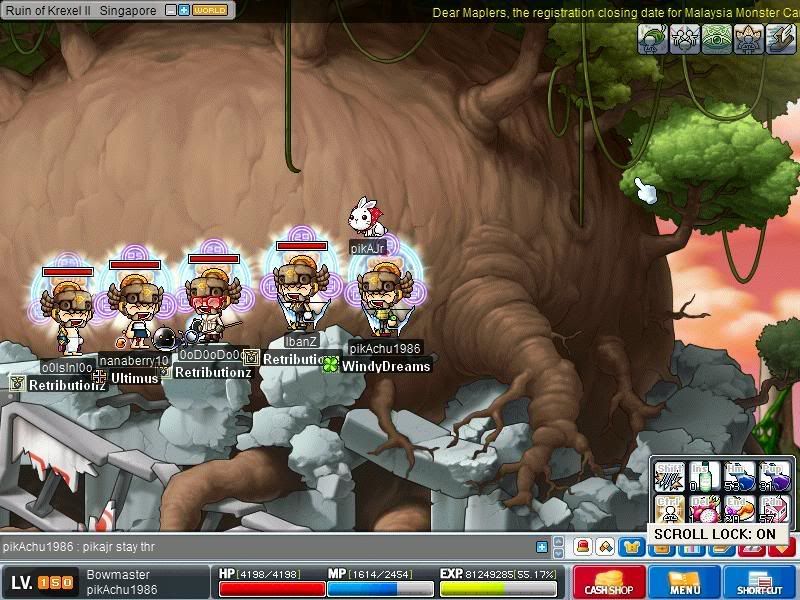Expand the minimap with the plus button

coord(184,10)
